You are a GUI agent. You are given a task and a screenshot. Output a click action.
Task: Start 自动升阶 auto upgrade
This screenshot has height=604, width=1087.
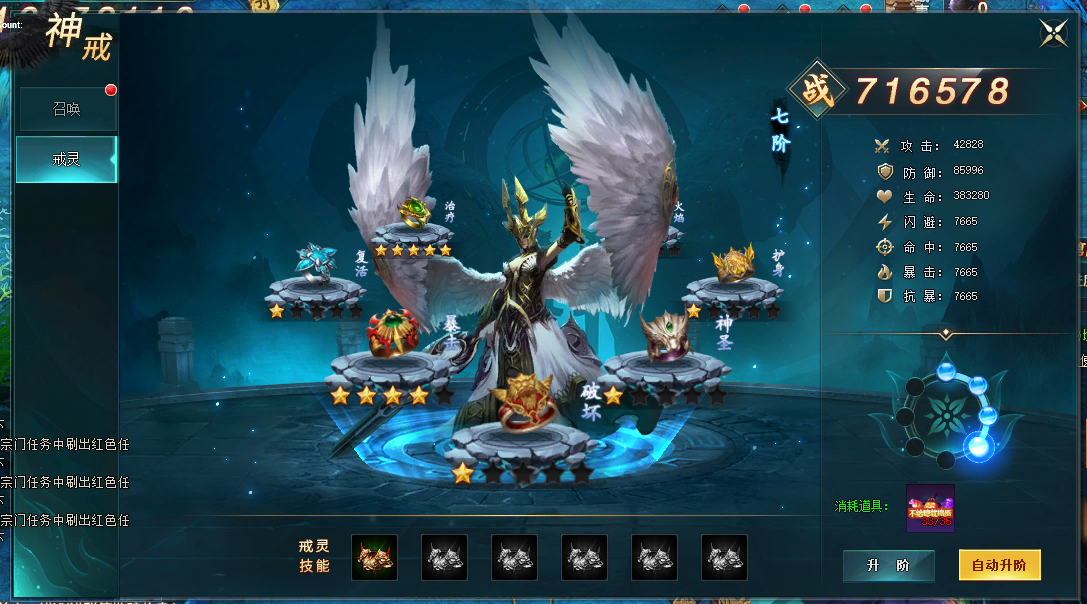[x=999, y=565]
